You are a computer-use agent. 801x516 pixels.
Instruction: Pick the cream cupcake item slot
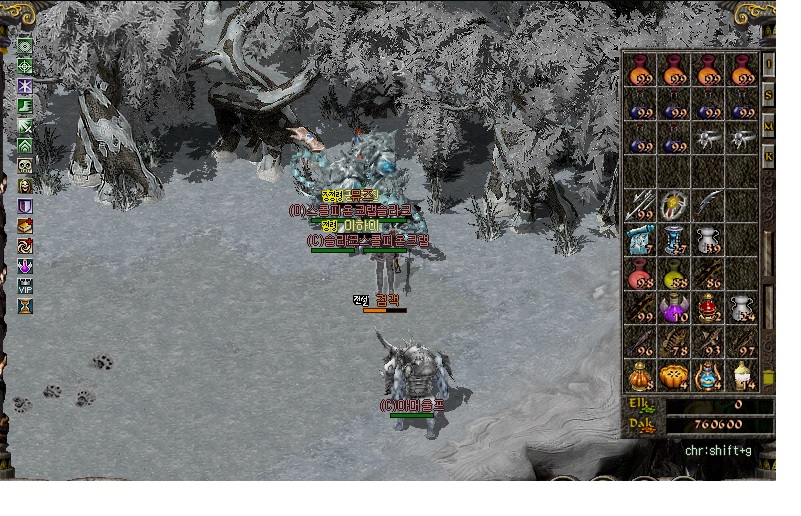[x=741, y=377]
